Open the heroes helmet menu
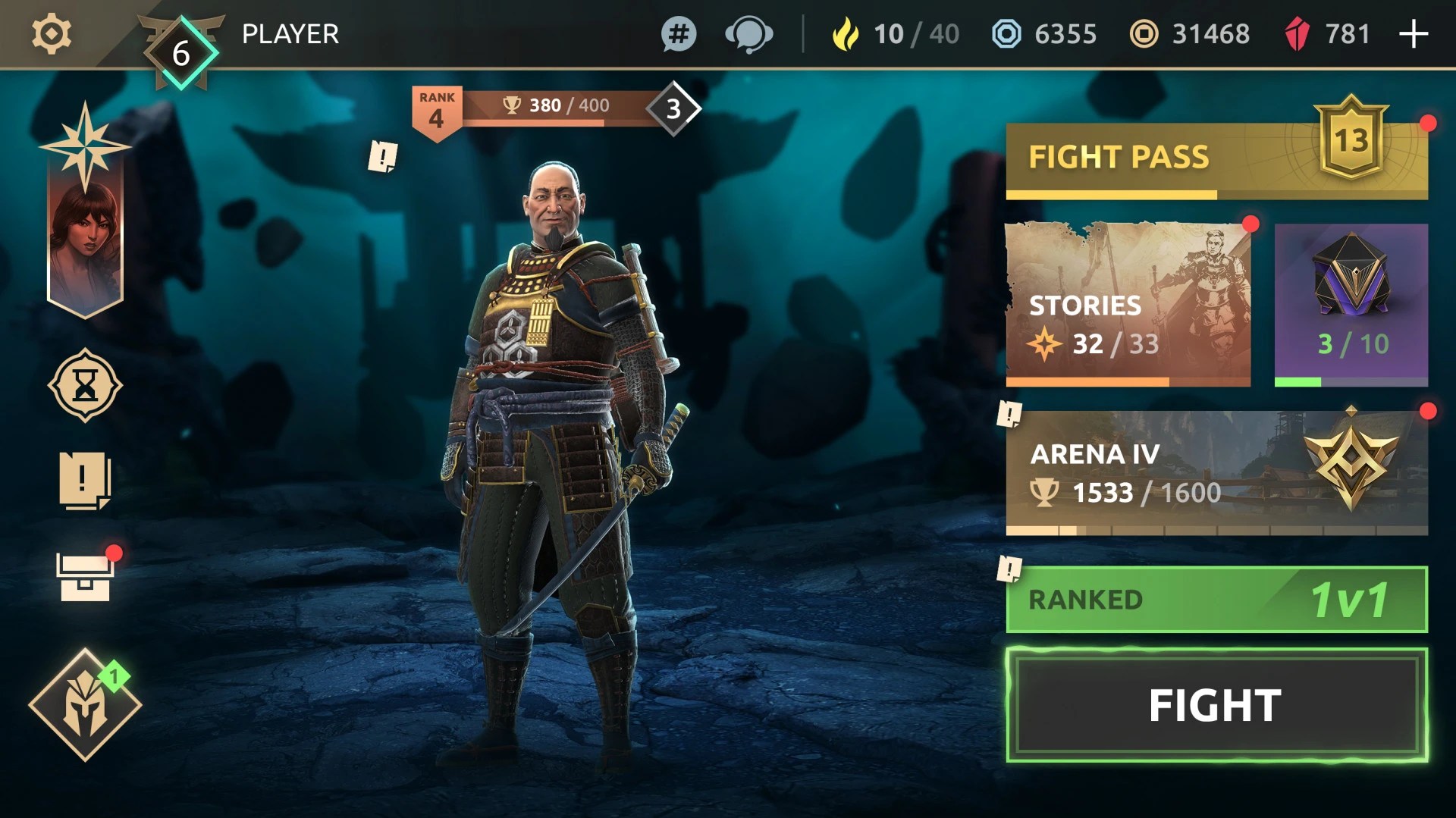1456x818 pixels. point(85,705)
